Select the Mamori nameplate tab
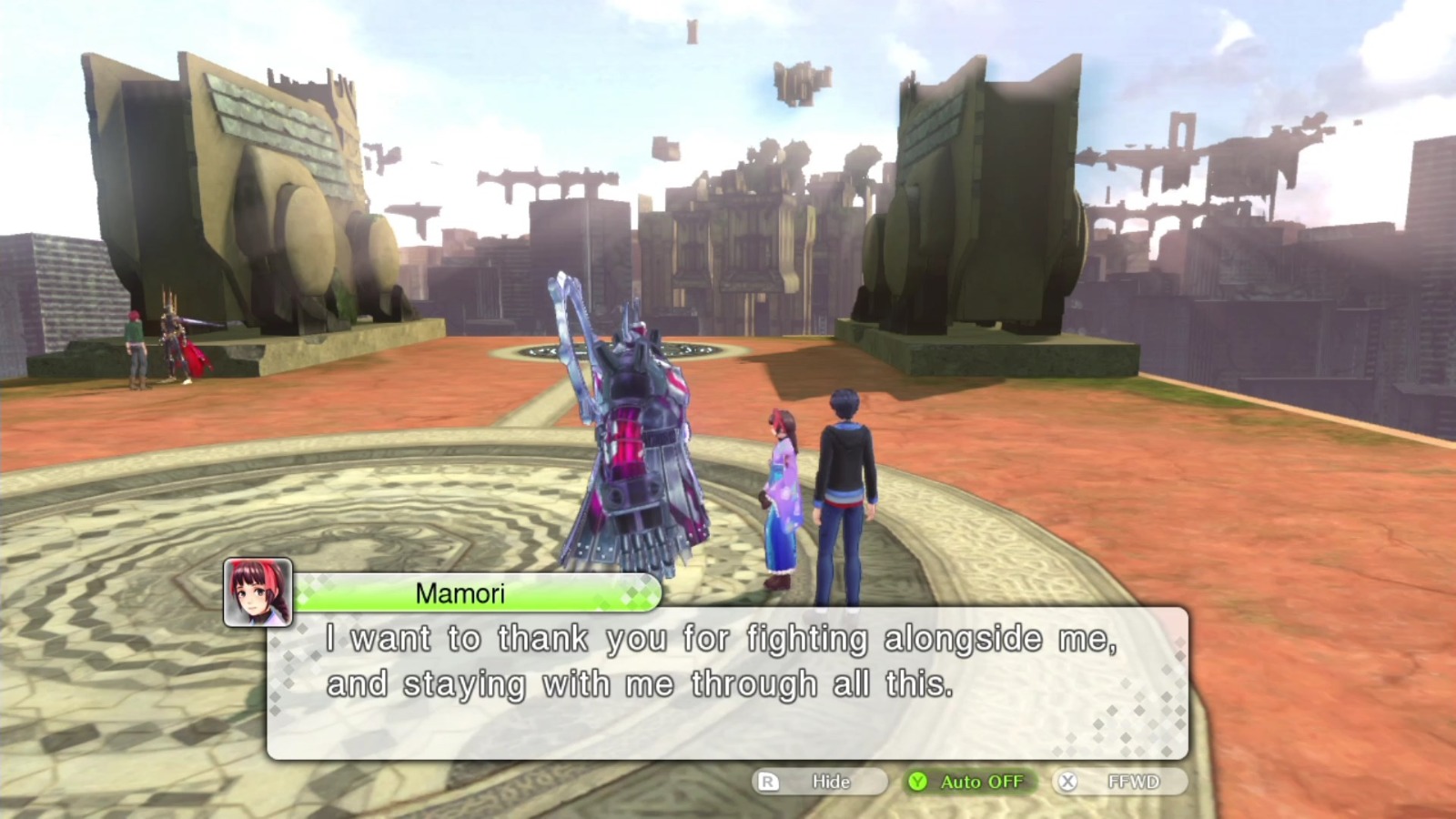Viewport: 1456px width, 819px height. pos(460,593)
